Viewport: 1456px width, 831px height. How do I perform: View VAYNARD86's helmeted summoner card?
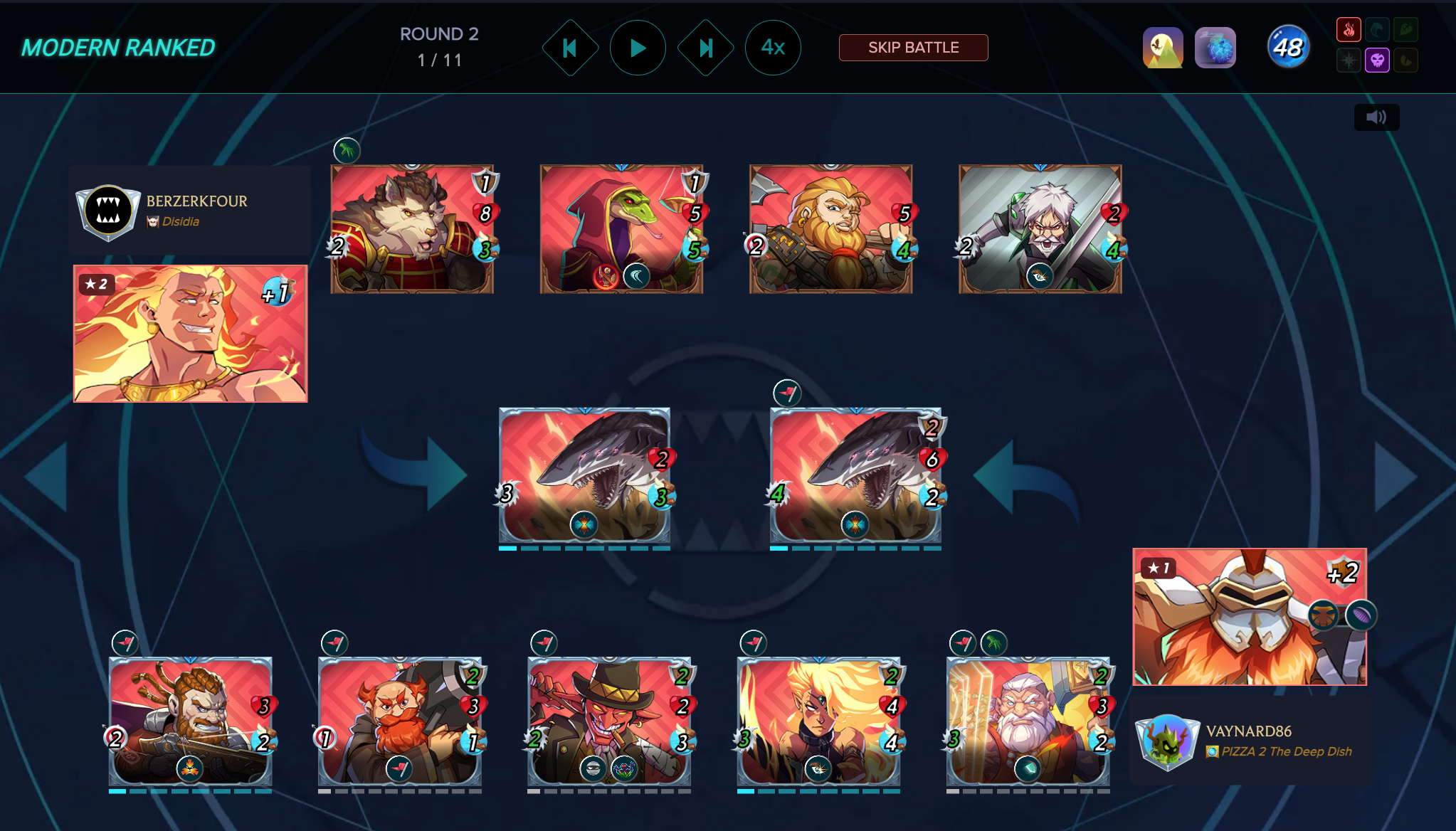pos(1250,617)
